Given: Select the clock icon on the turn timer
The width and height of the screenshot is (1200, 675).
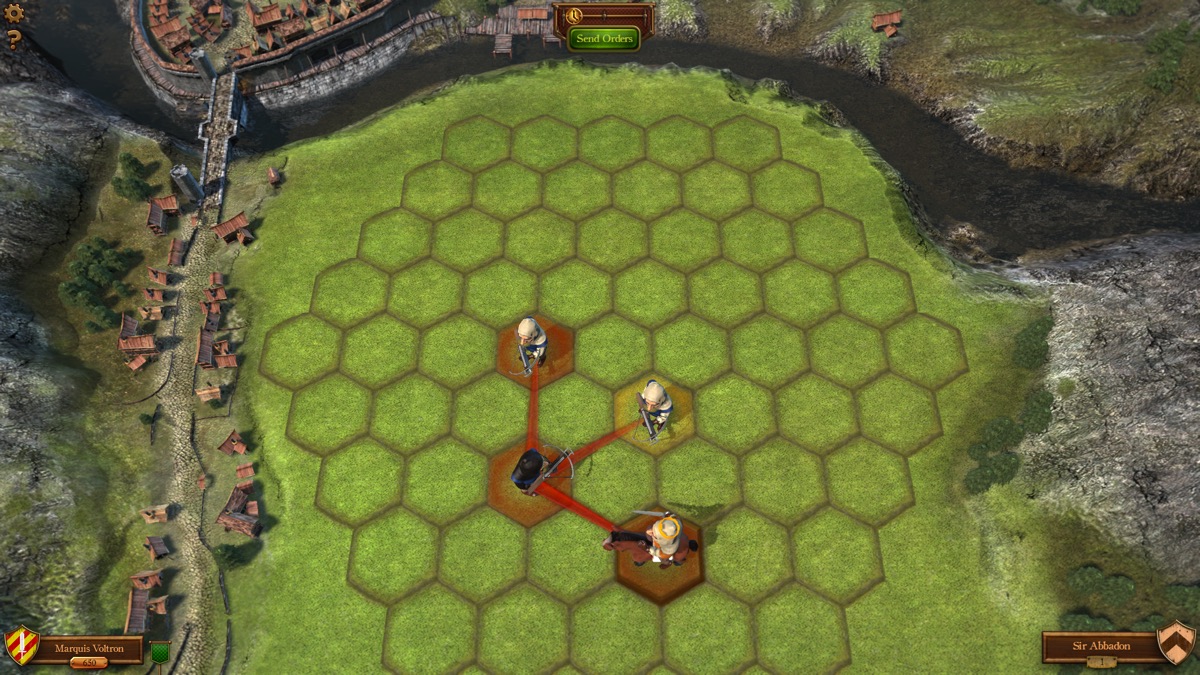Looking at the screenshot, I should (573, 16).
